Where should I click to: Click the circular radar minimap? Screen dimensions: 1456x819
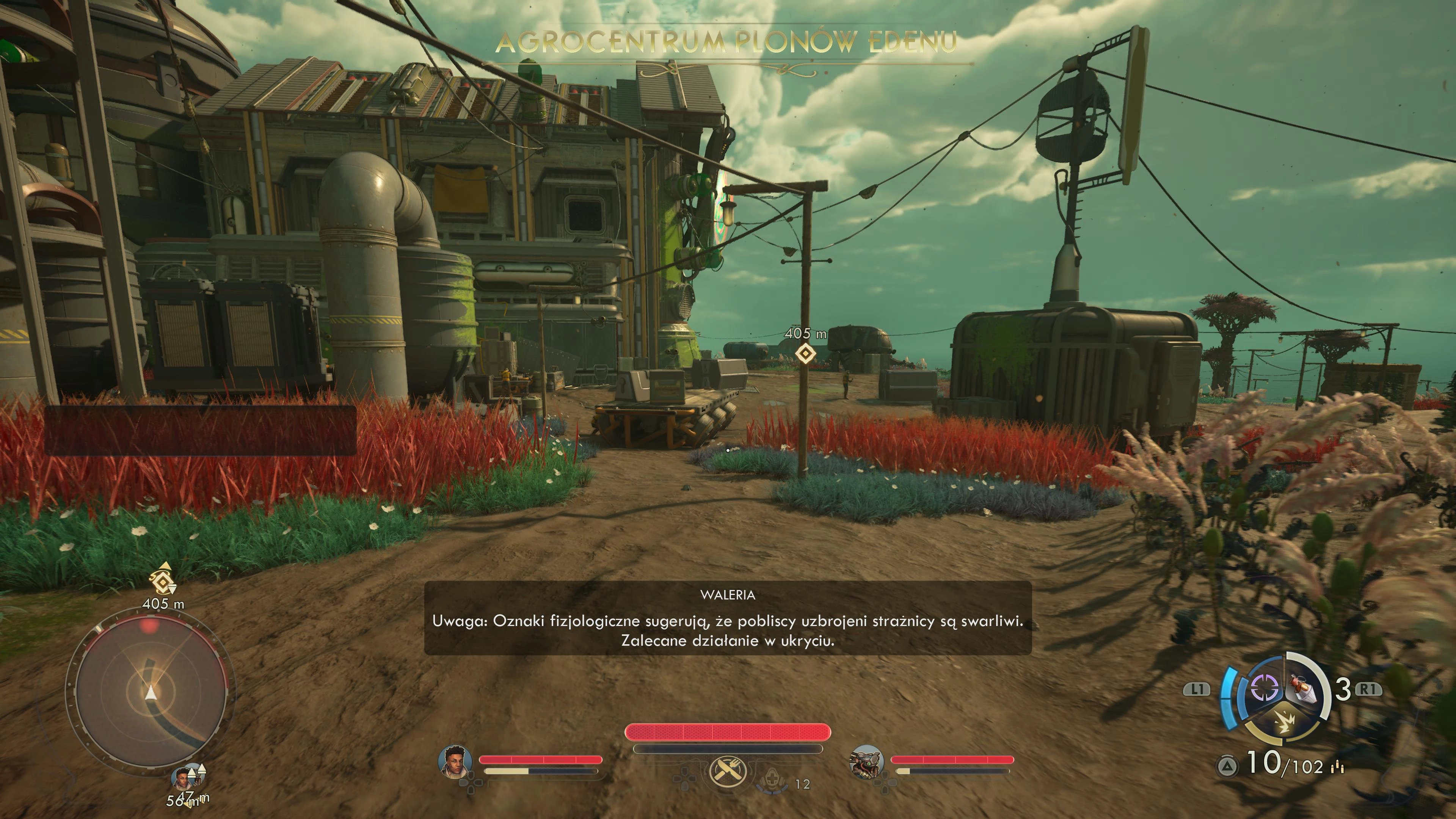click(x=151, y=692)
